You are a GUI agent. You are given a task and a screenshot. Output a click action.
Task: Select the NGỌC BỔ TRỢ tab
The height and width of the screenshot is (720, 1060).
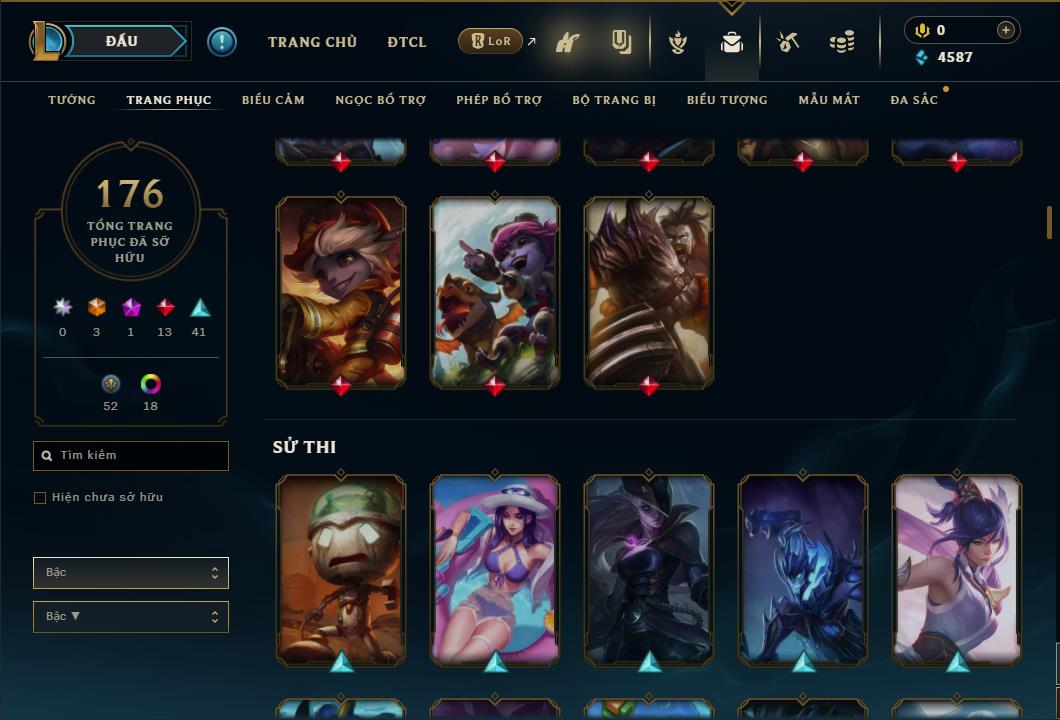pos(380,100)
